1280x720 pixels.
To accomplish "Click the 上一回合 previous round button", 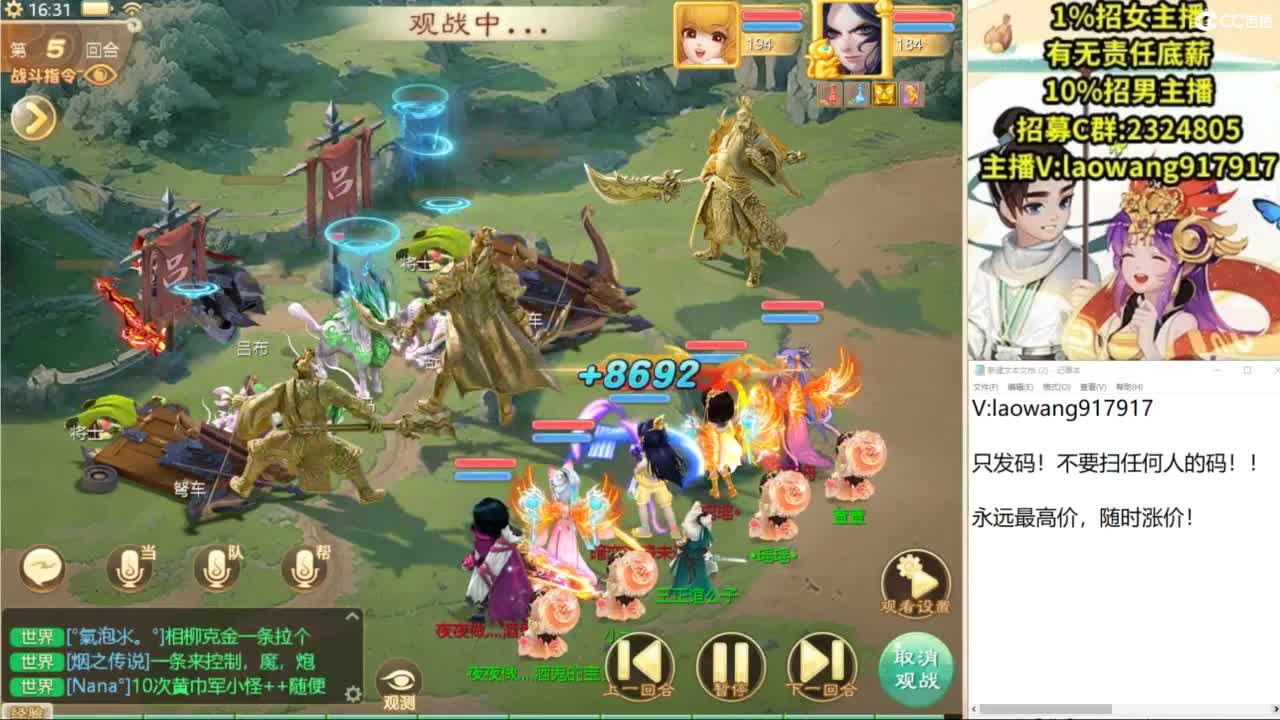I will pyautogui.click(x=639, y=662).
